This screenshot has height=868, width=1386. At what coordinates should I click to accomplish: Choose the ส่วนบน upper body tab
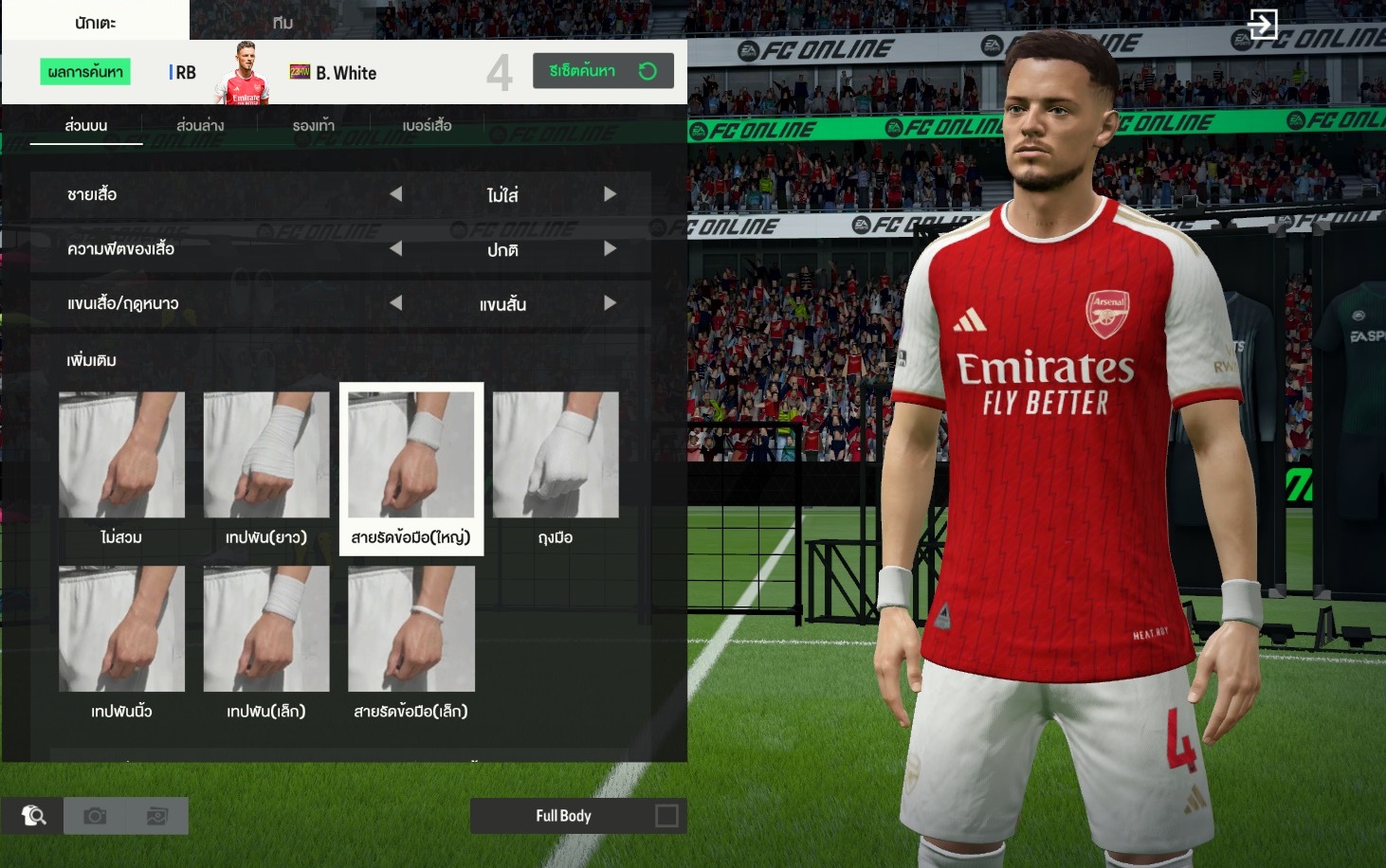(x=86, y=125)
